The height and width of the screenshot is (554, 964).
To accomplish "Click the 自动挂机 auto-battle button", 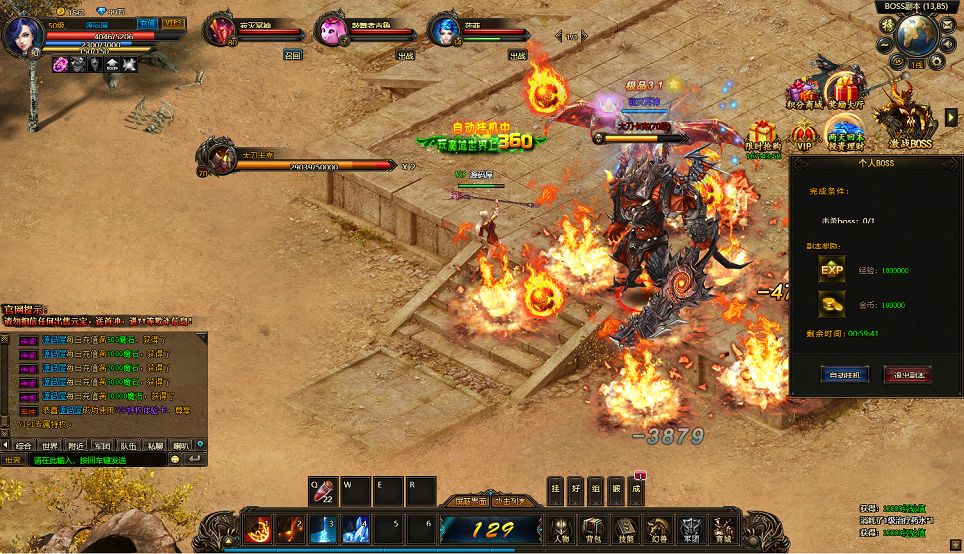I will [845, 374].
